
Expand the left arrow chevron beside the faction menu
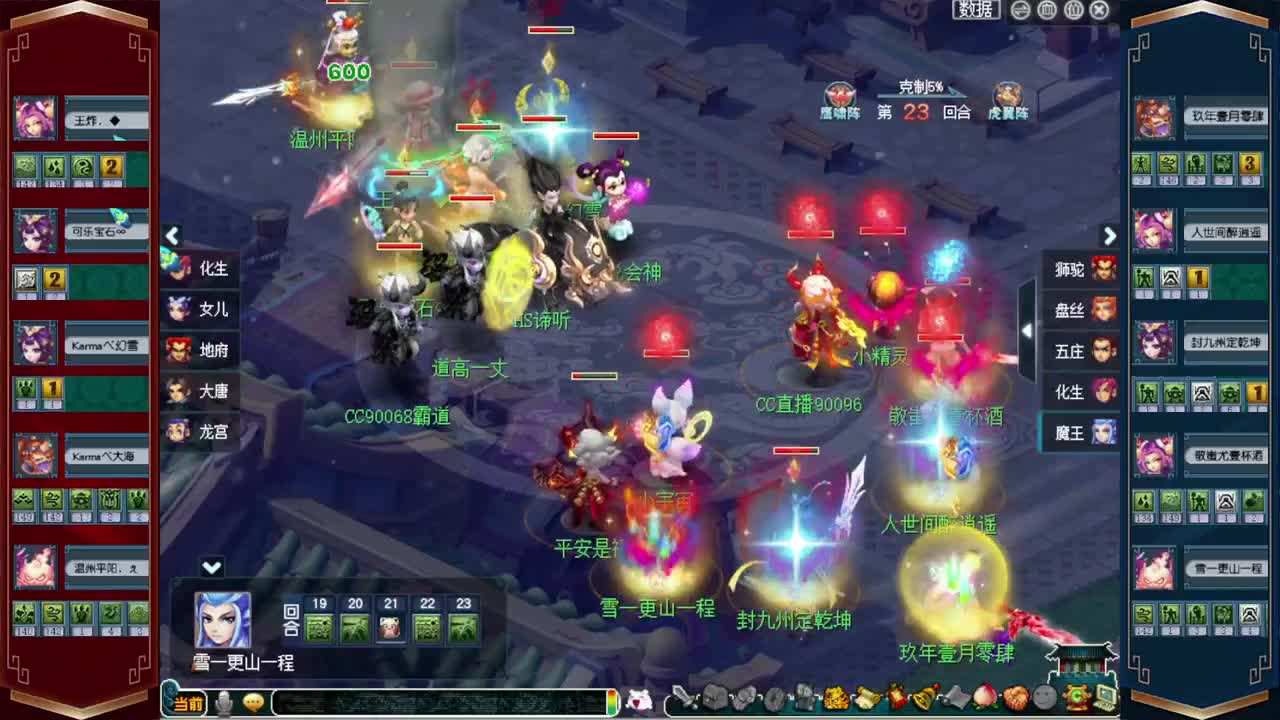pos(172,235)
